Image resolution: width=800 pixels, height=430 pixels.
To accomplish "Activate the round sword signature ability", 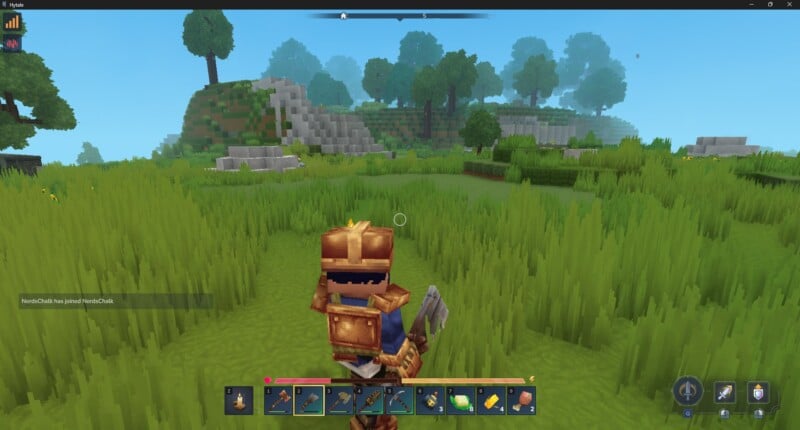I will [687, 391].
